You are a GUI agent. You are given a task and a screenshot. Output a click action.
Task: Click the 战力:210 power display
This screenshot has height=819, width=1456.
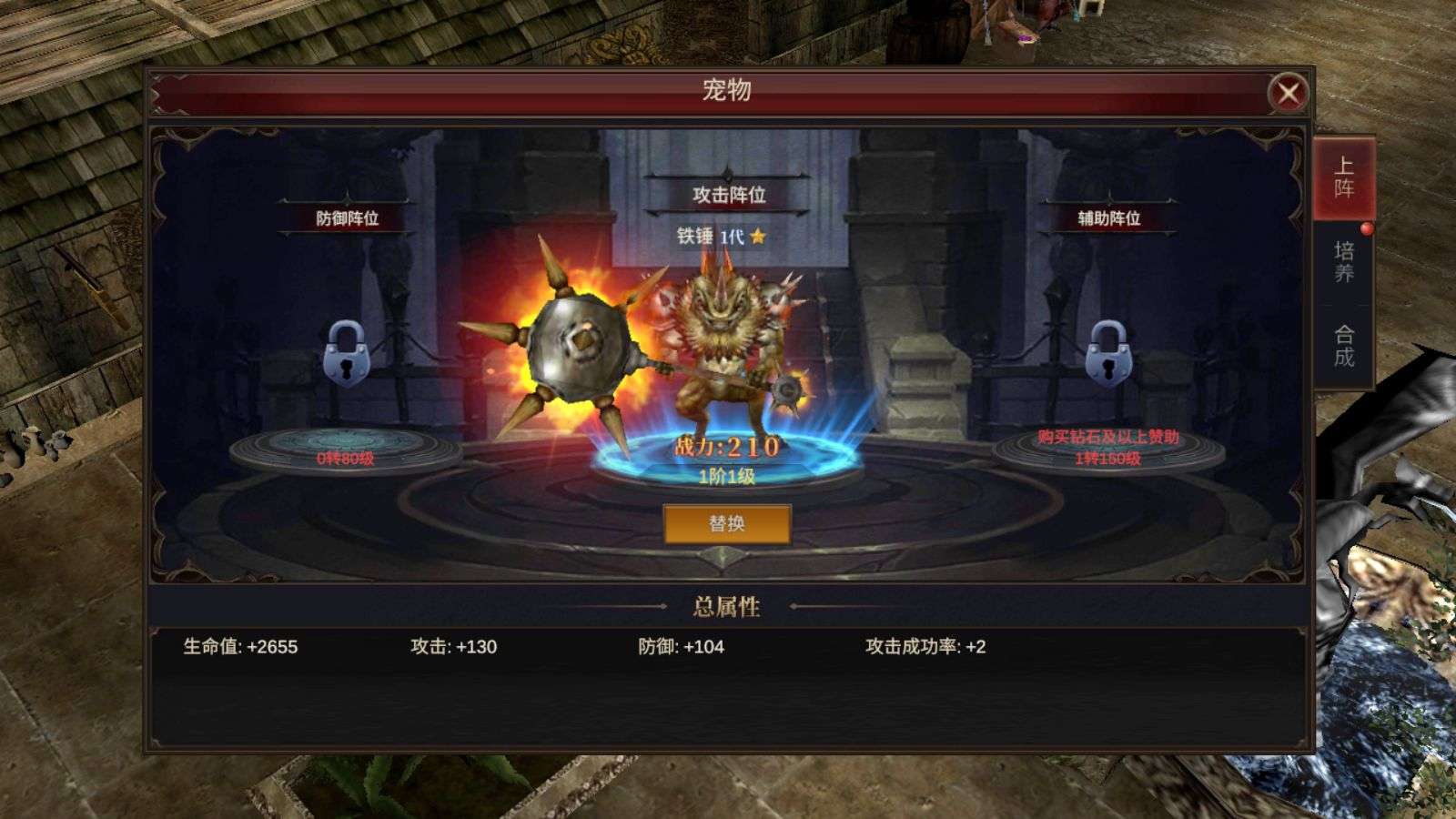point(728,445)
